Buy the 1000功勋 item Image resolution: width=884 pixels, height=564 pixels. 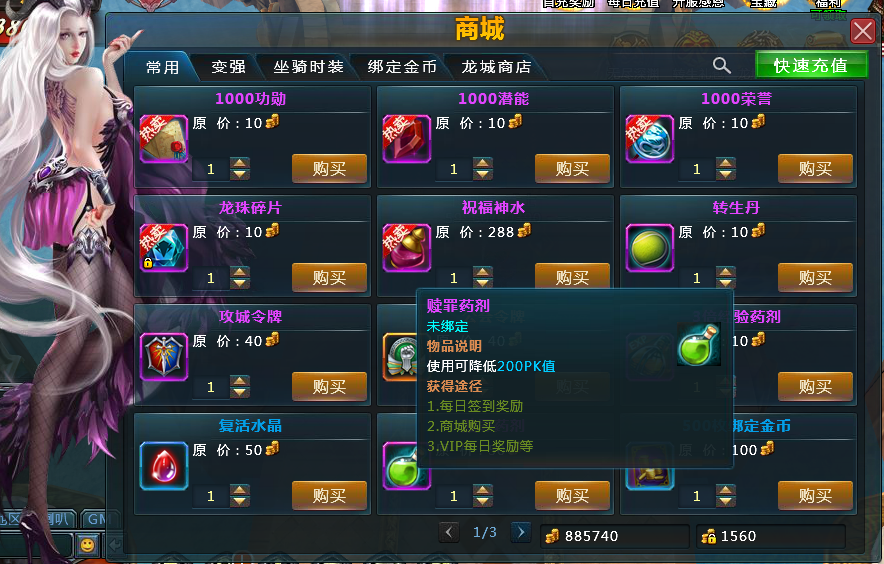[329, 169]
